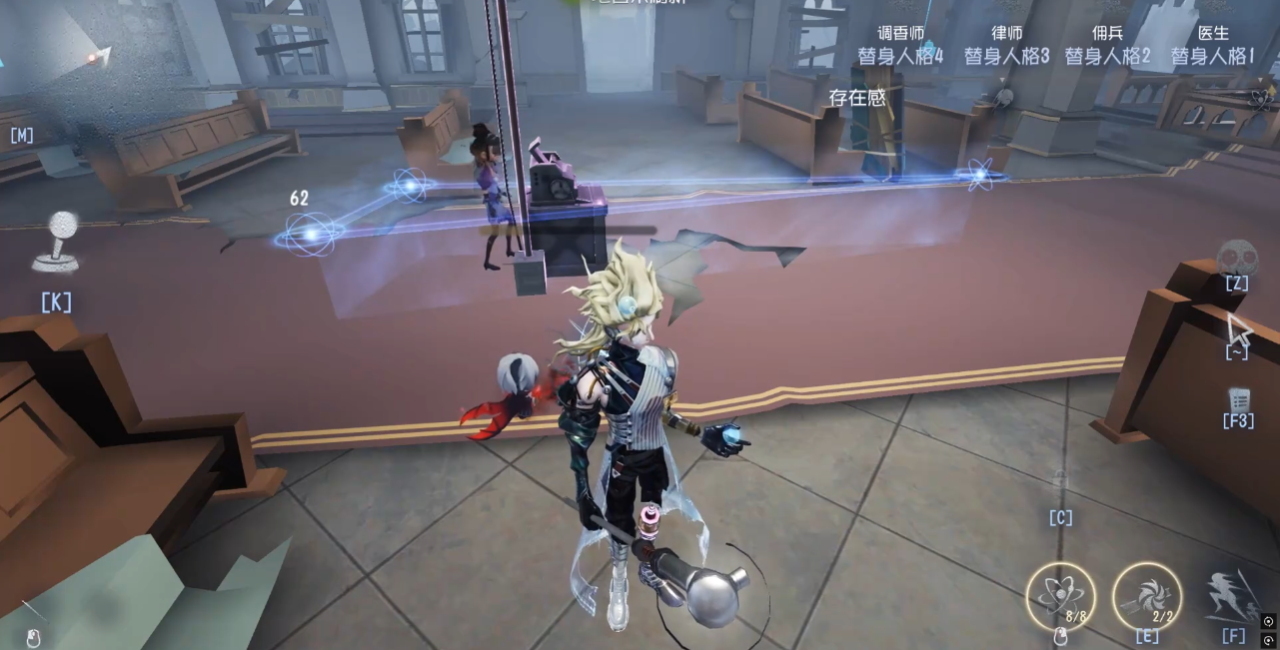Click the joystick icon
The width and height of the screenshot is (1280, 650).
55,242
